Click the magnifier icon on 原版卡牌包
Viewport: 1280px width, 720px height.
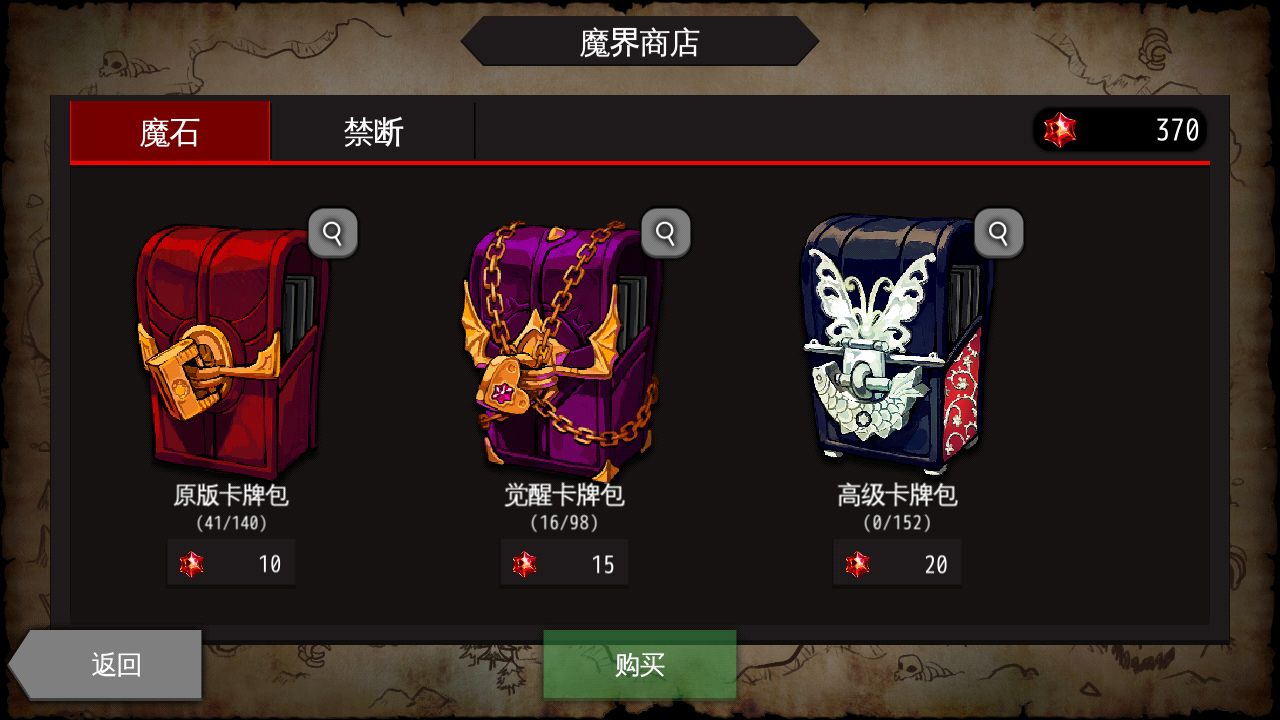coord(333,231)
